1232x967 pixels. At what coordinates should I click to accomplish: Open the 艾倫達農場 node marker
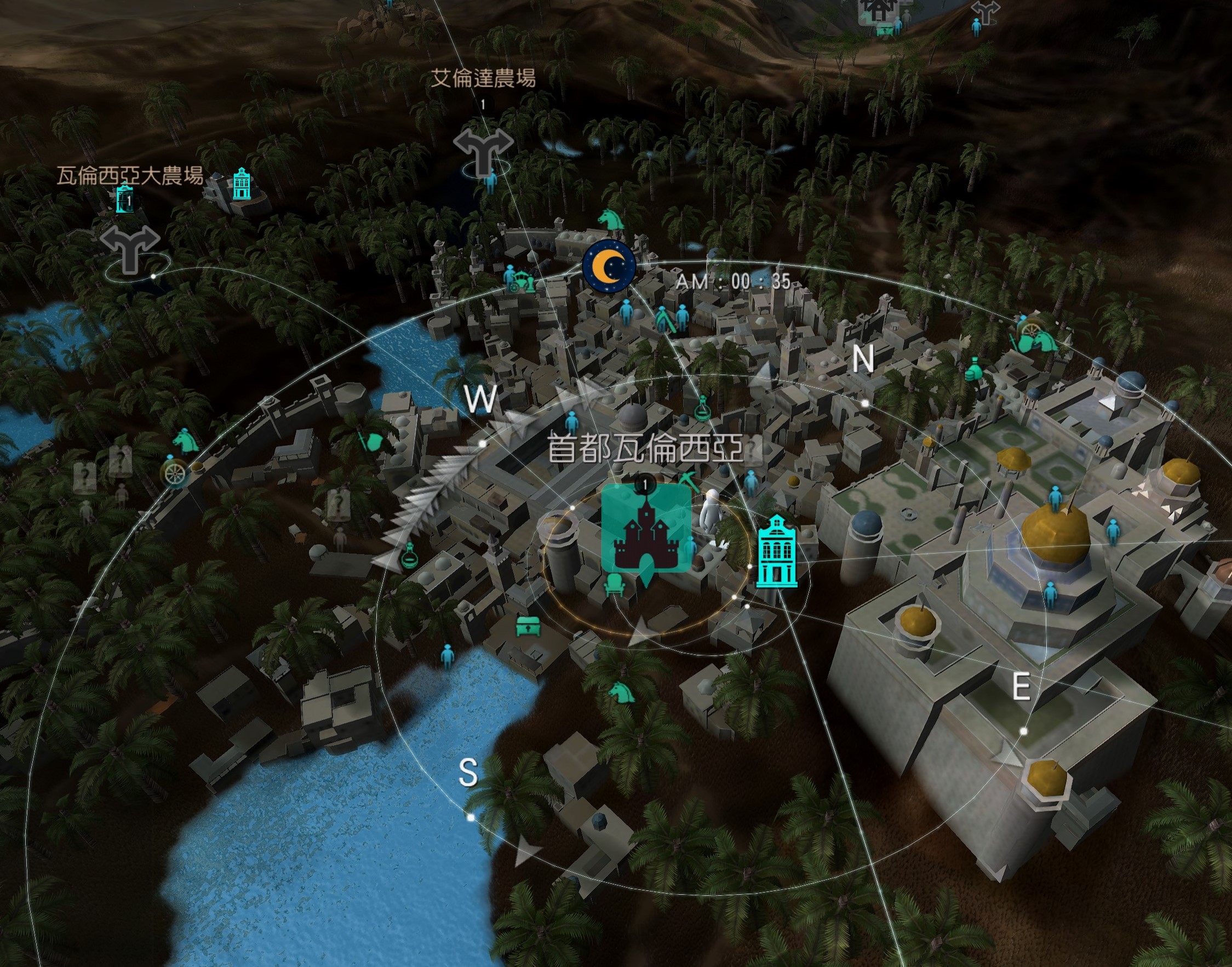(483, 152)
